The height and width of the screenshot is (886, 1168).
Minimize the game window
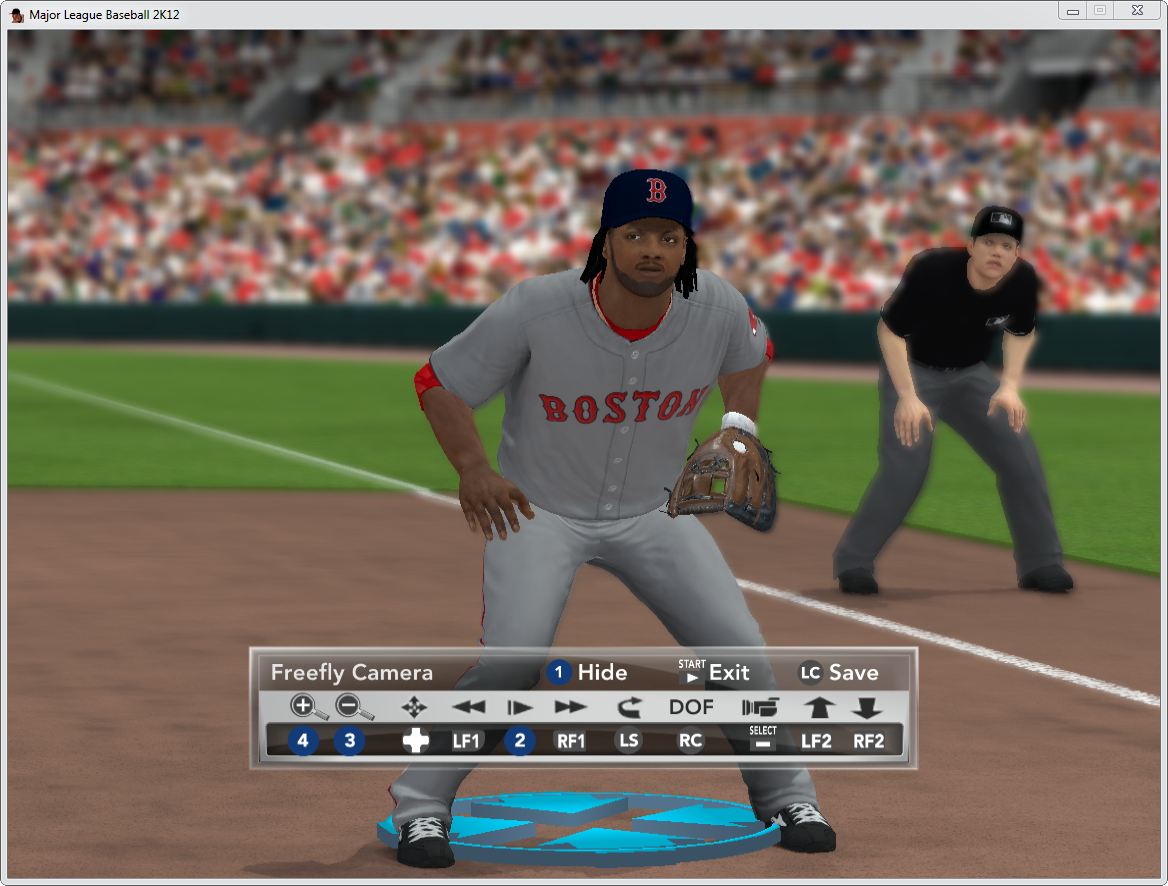click(1073, 11)
